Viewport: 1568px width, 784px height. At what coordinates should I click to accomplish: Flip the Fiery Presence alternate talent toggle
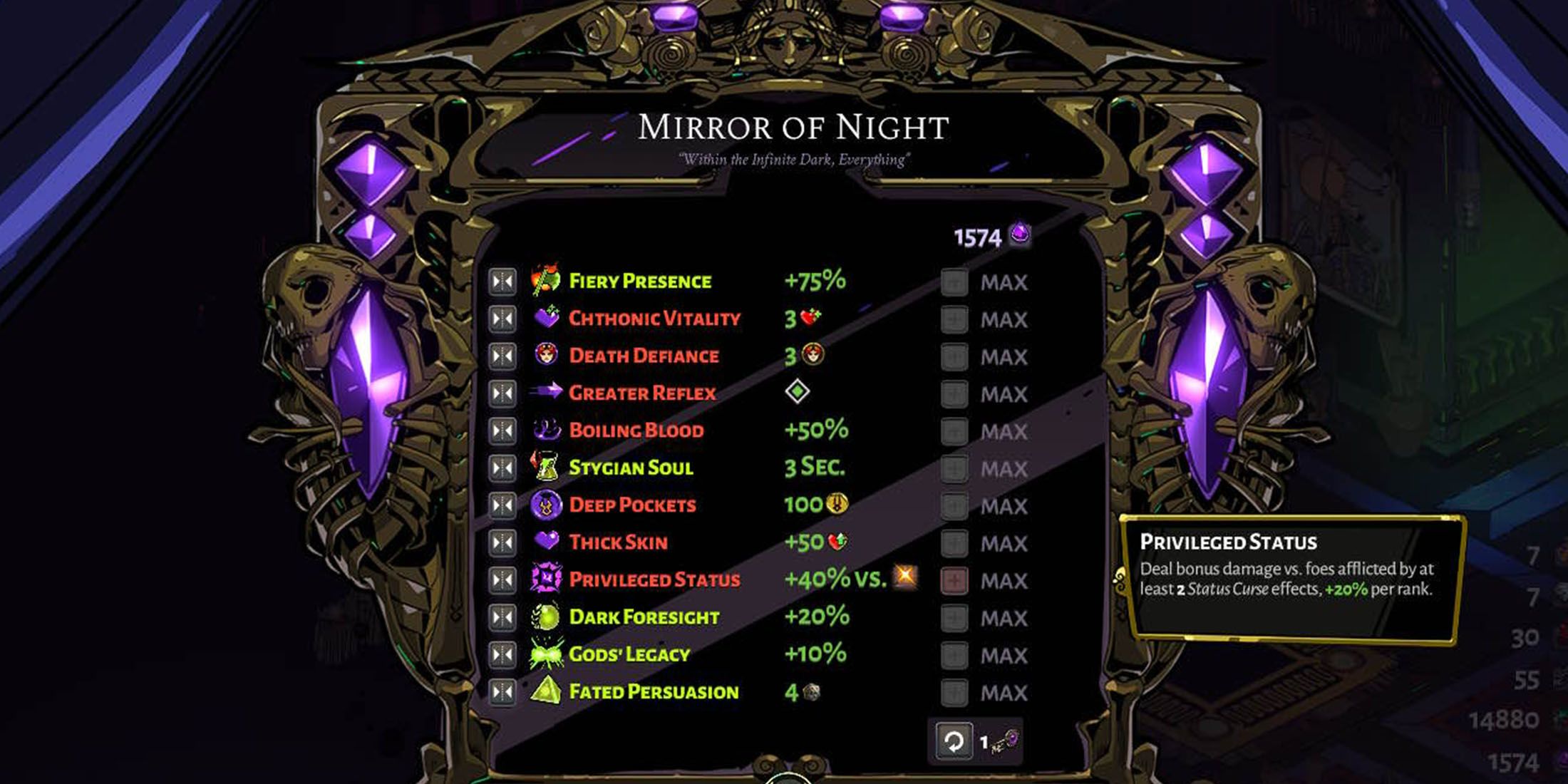pos(502,281)
